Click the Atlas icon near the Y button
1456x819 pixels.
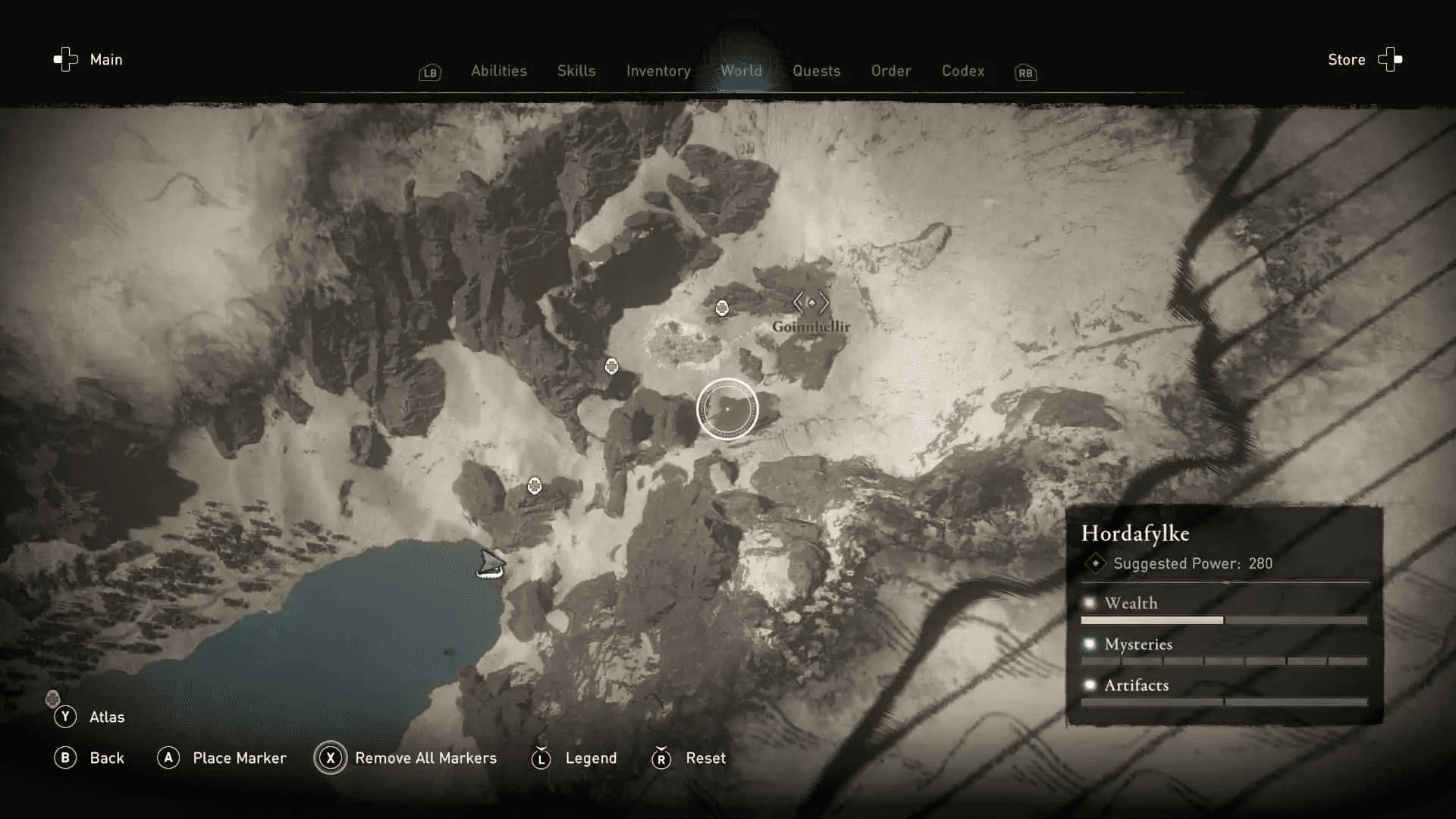pyautogui.click(x=53, y=699)
